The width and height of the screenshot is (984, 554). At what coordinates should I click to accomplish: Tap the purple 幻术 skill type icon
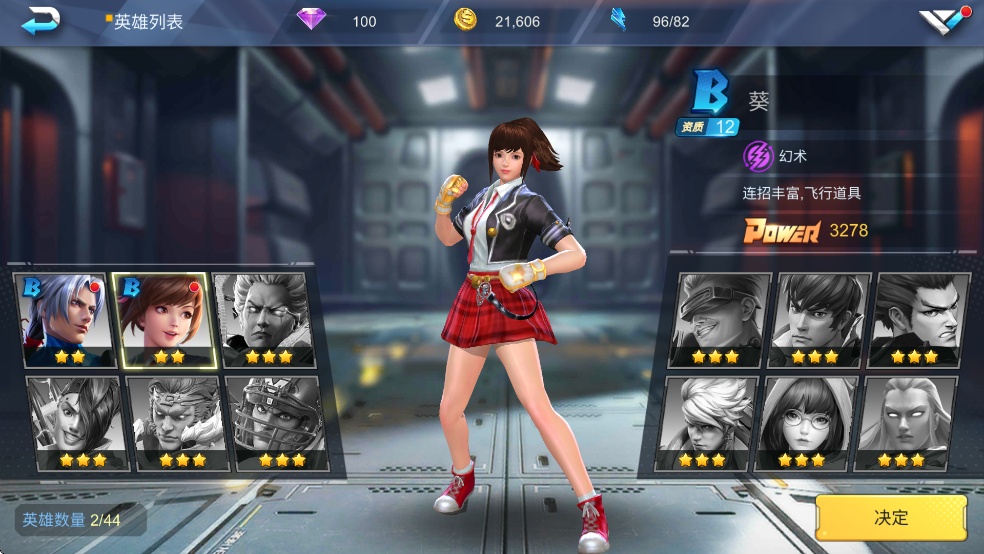(x=758, y=156)
